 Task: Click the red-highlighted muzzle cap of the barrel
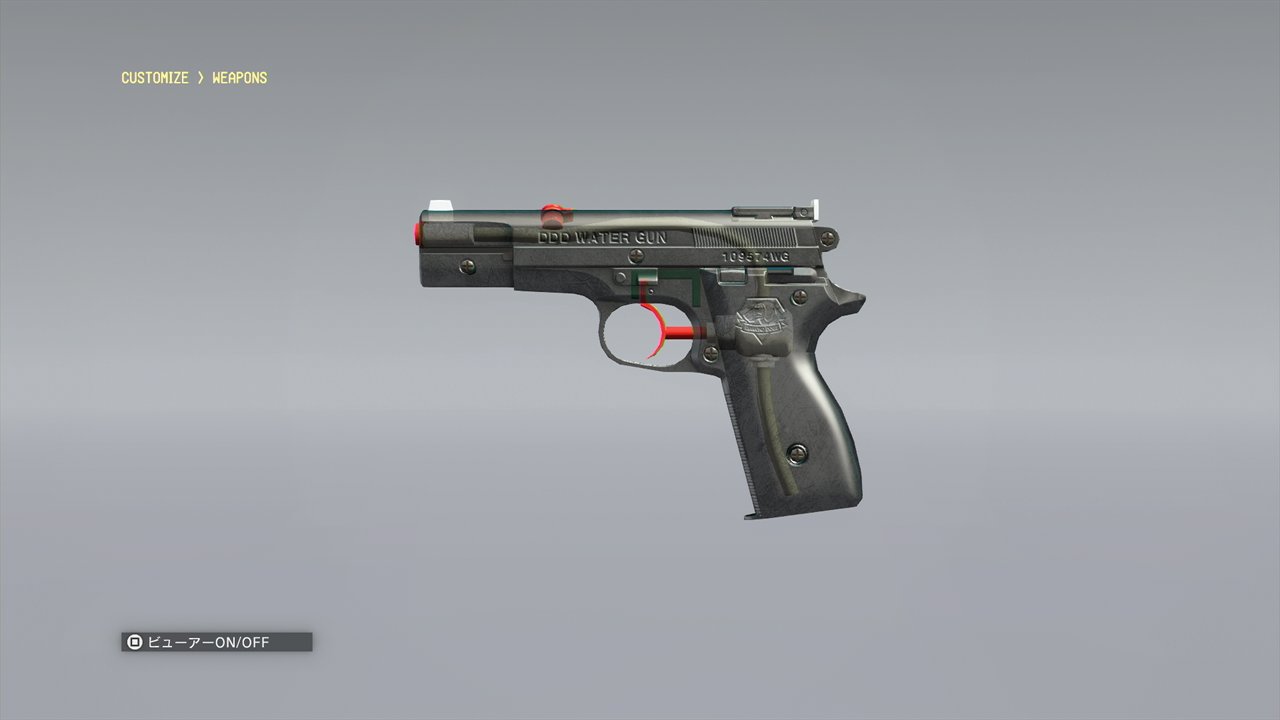click(x=420, y=232)
